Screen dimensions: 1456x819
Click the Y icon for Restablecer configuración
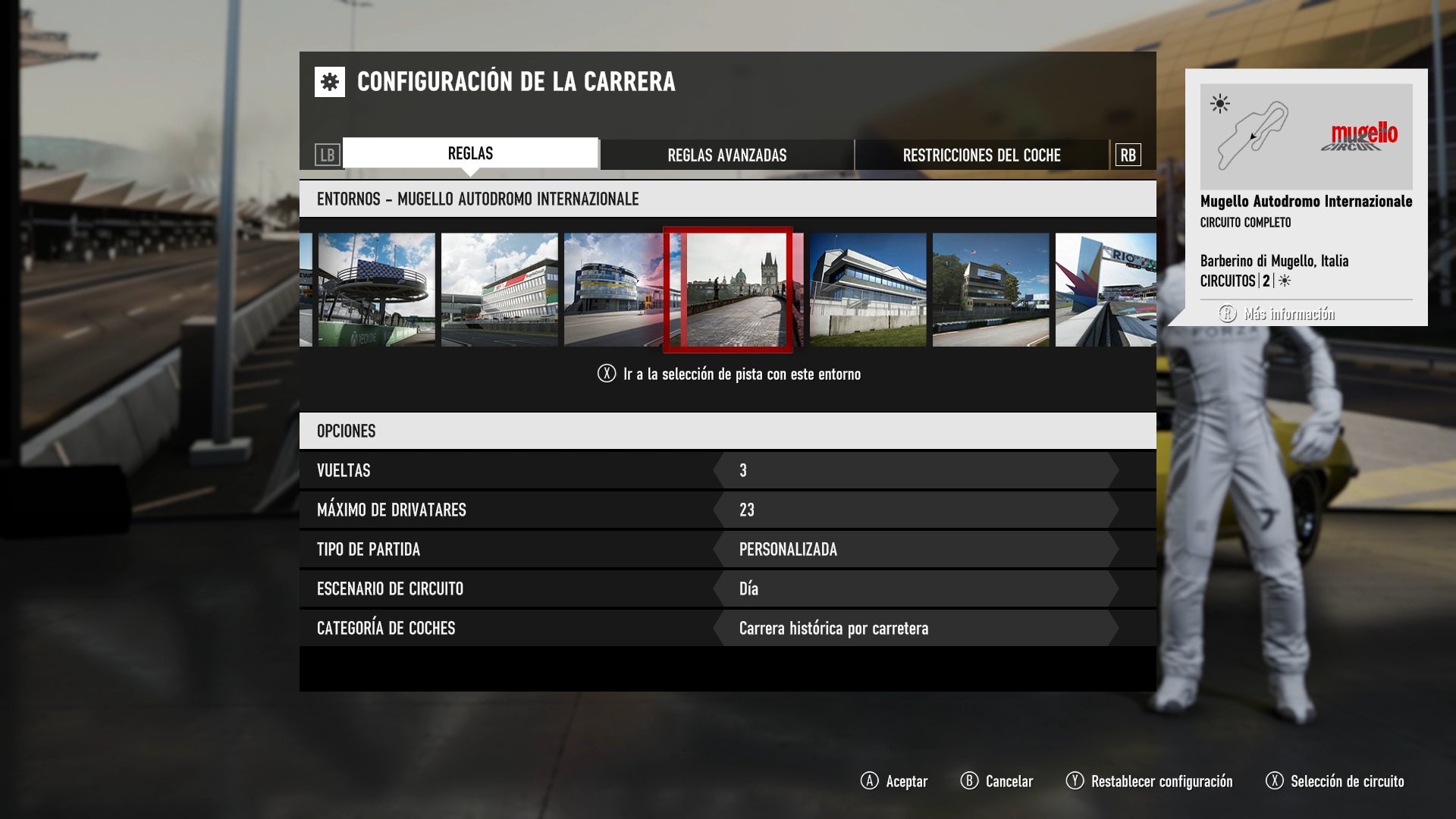(x=1075, y=781)
